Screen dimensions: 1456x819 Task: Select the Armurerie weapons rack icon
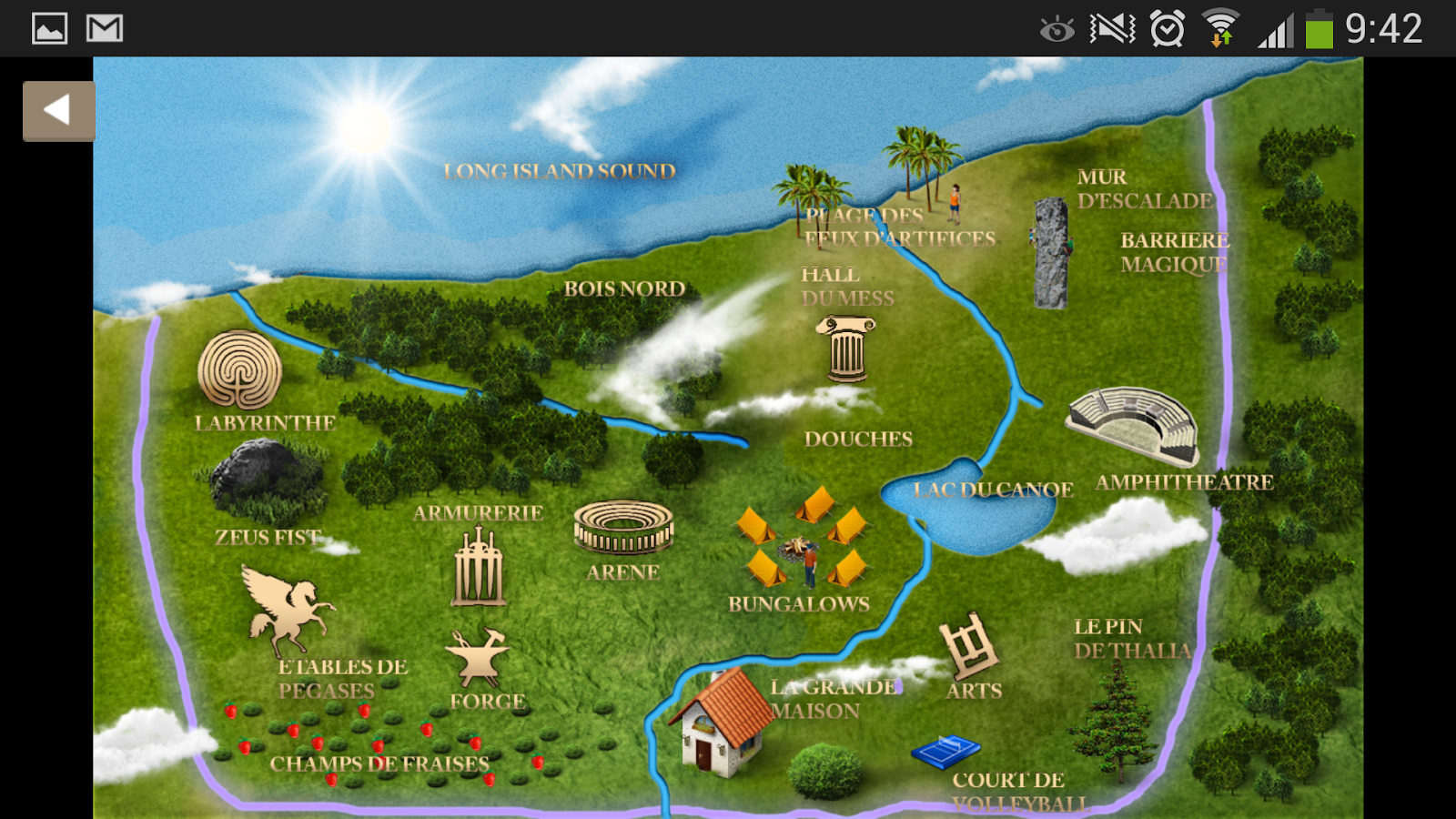[x=479, y=568]
